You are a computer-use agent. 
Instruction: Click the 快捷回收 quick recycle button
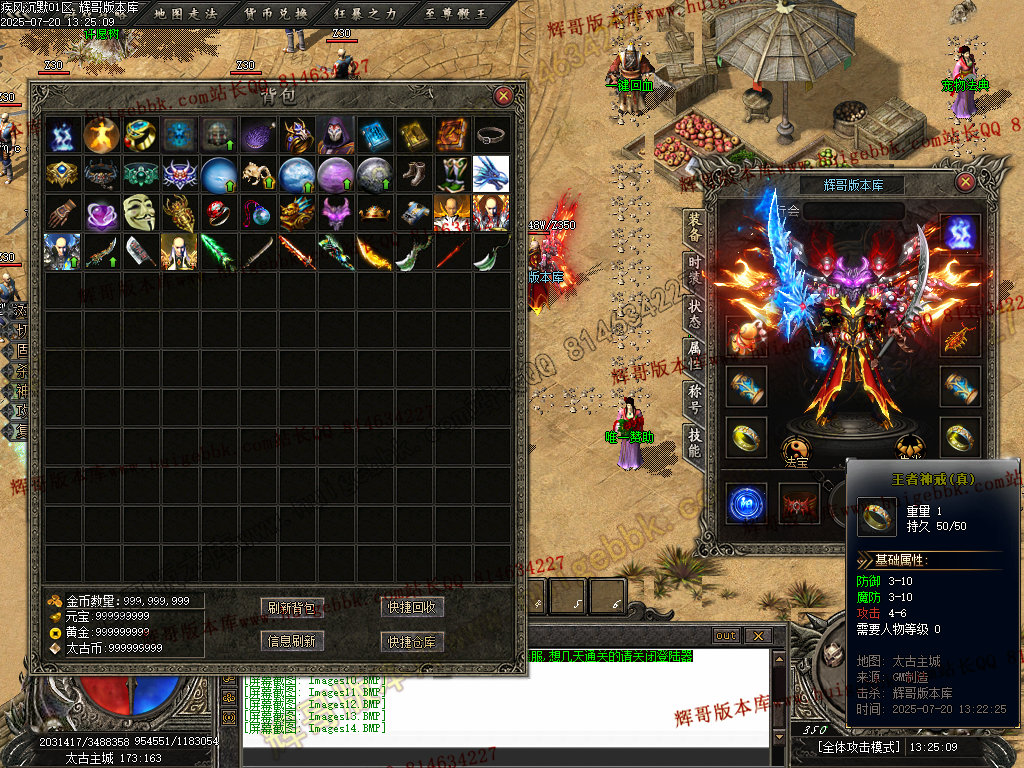(412, 608)
